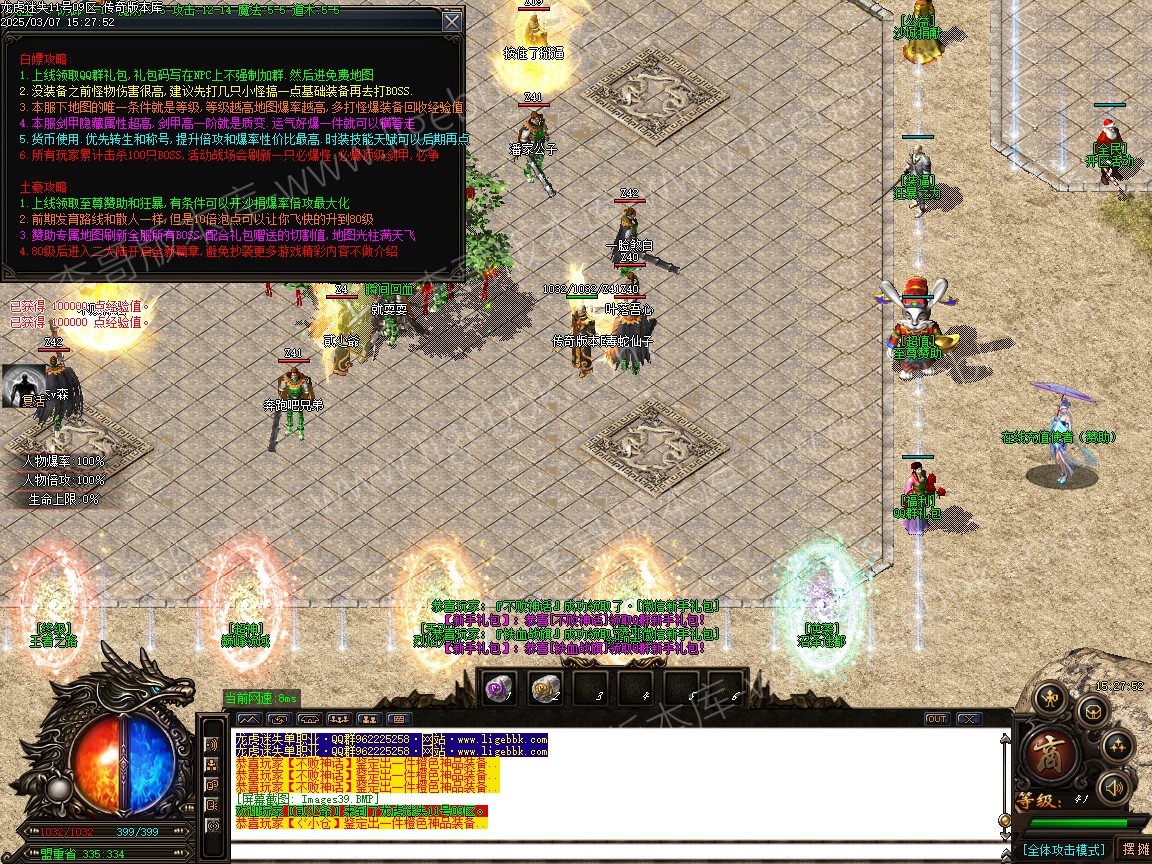The width and height of the screenshot is (1152, 864).
Task: Click the OUT button above chat
Action: click(x=937, y=719)
